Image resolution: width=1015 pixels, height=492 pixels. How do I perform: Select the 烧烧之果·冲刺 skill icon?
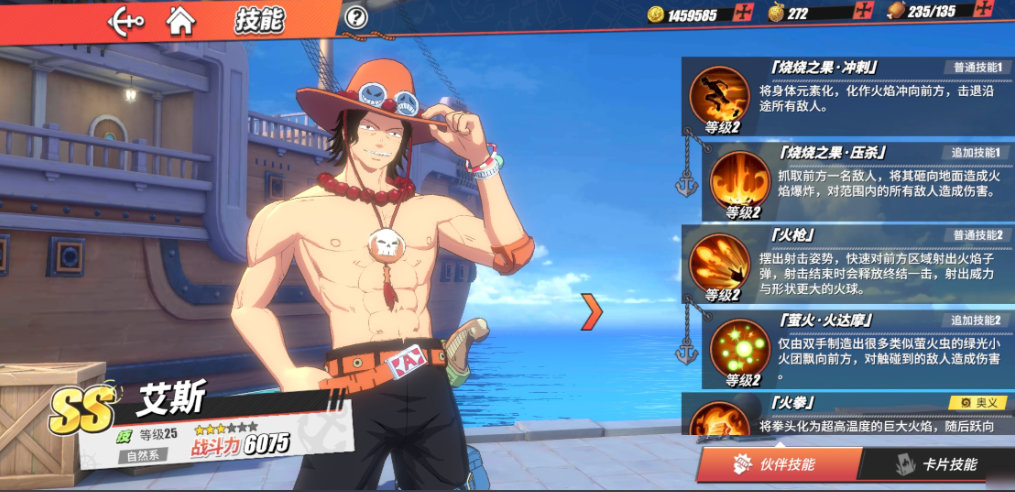pos(719,94)
